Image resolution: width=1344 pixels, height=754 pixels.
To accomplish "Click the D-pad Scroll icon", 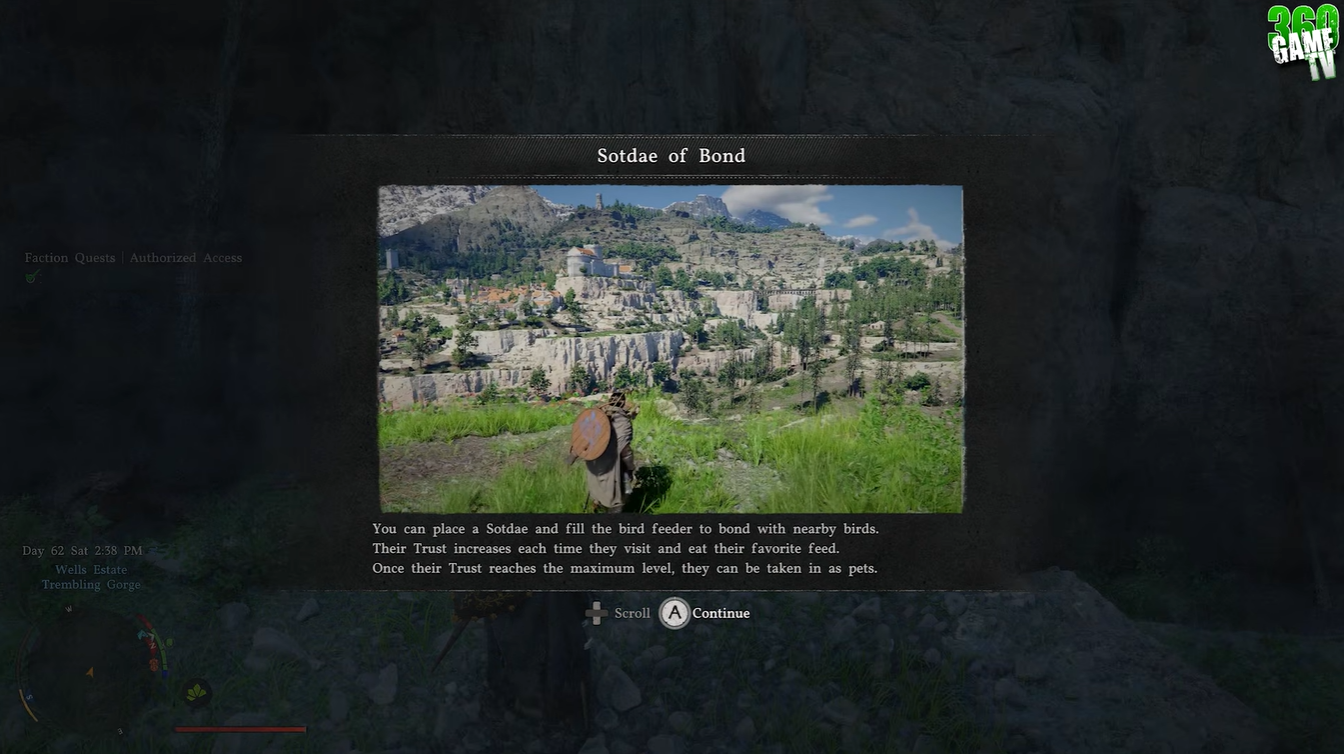I will click(597, 613).
